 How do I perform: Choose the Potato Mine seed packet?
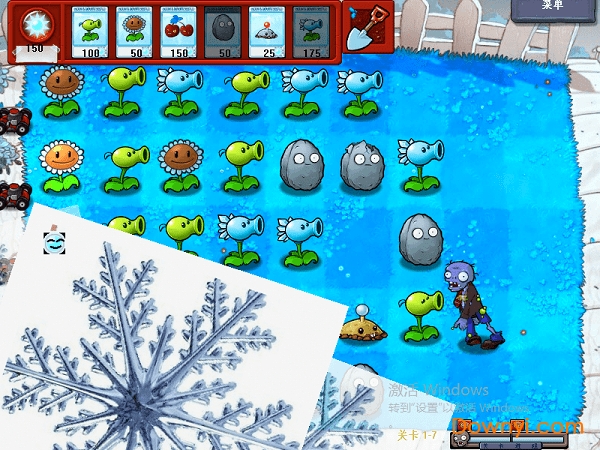267,32
